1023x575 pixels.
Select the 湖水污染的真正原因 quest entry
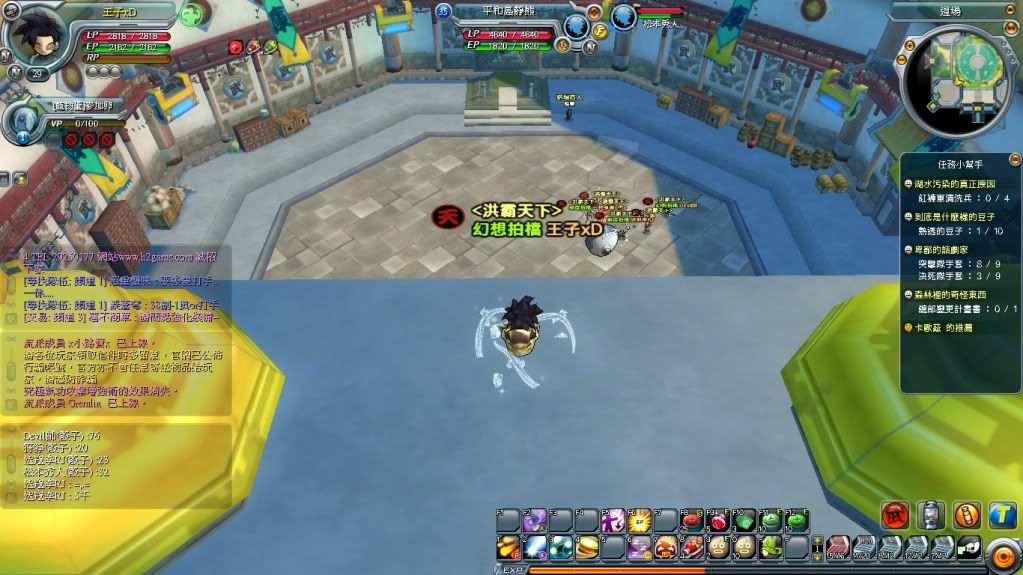[x=958, y=185]
